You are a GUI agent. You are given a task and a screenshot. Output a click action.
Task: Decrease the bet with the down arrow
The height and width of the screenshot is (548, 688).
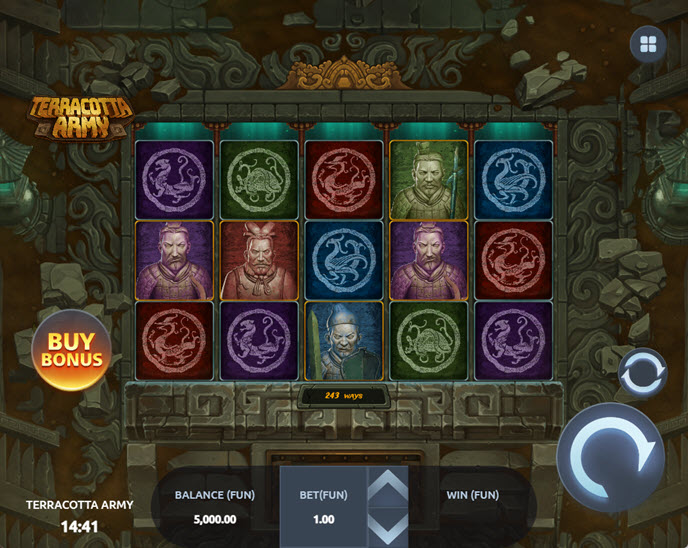point(388,528)
